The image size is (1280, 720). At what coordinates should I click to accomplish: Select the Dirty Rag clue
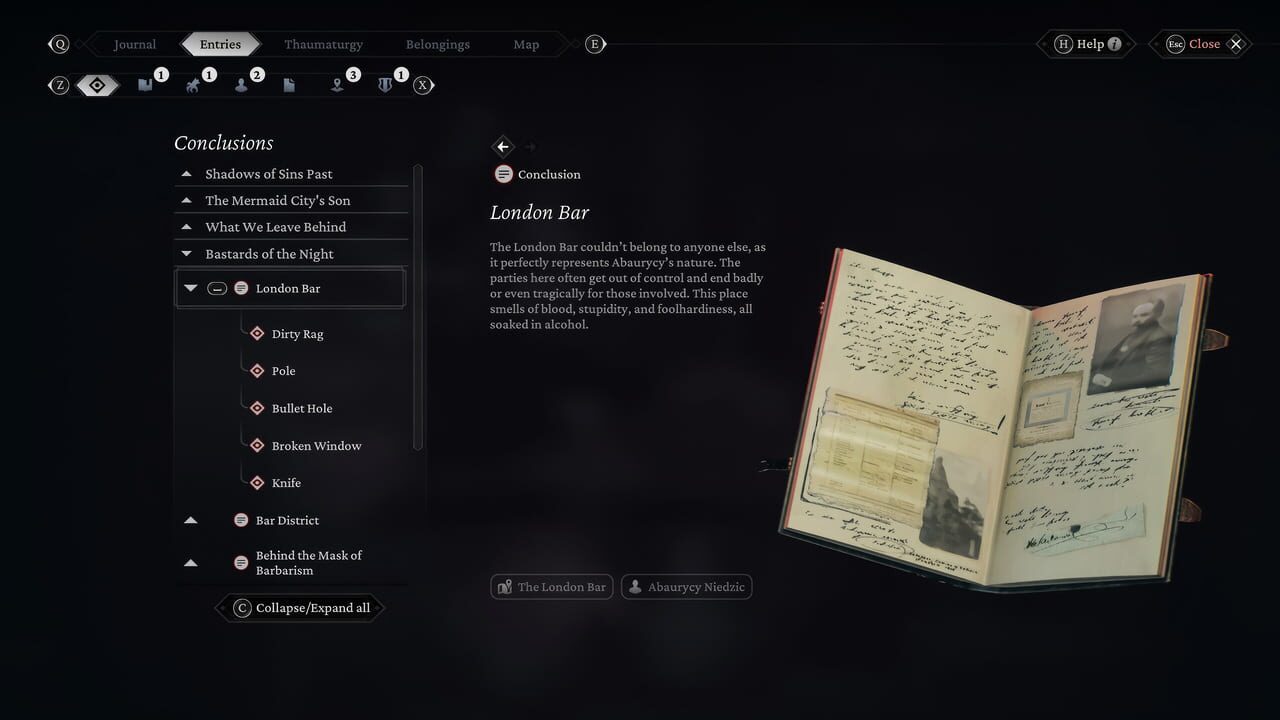pos(297,333)
